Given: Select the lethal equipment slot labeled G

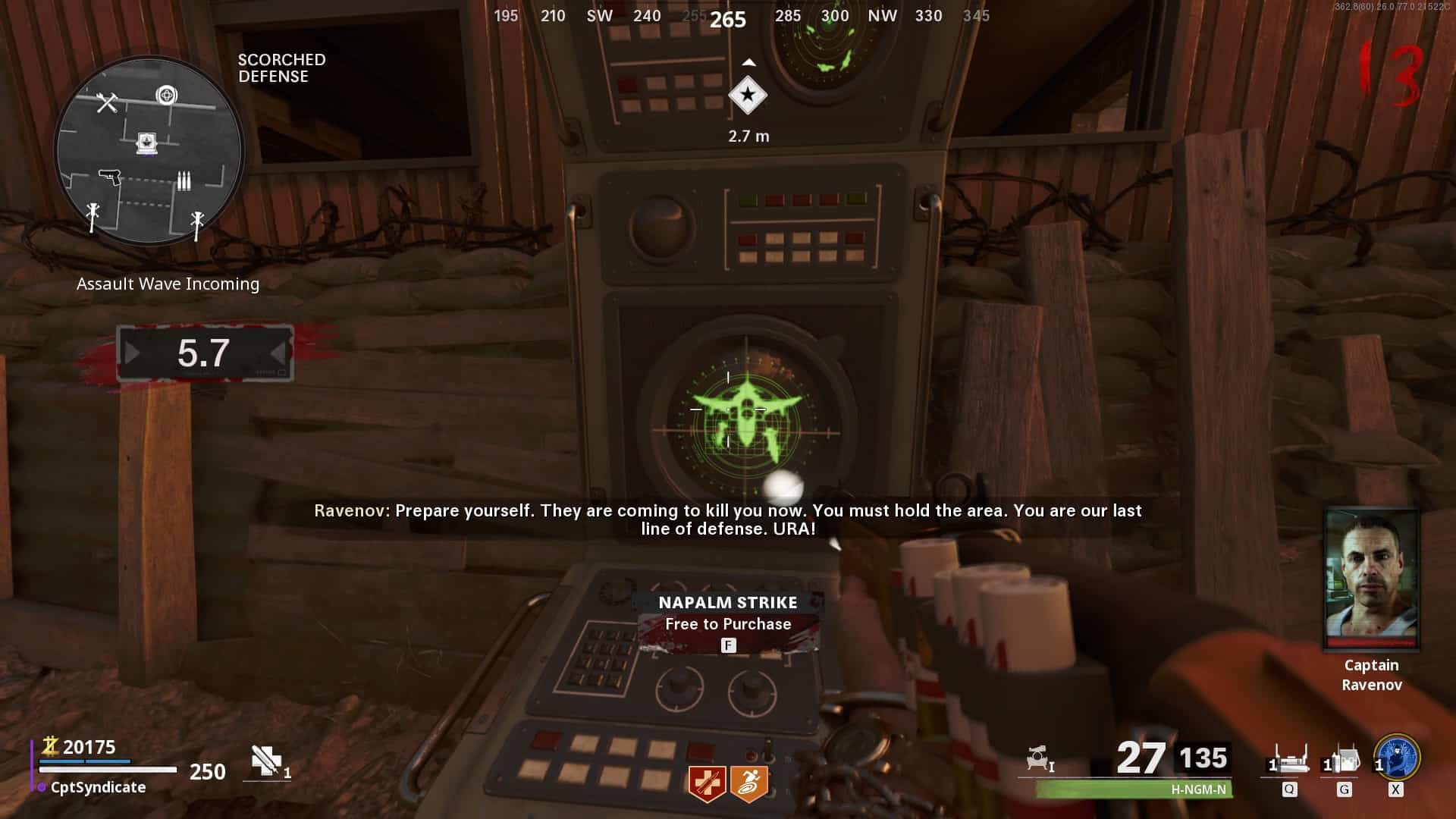Looking at the screenshot, I should (x=1342, y=761).
